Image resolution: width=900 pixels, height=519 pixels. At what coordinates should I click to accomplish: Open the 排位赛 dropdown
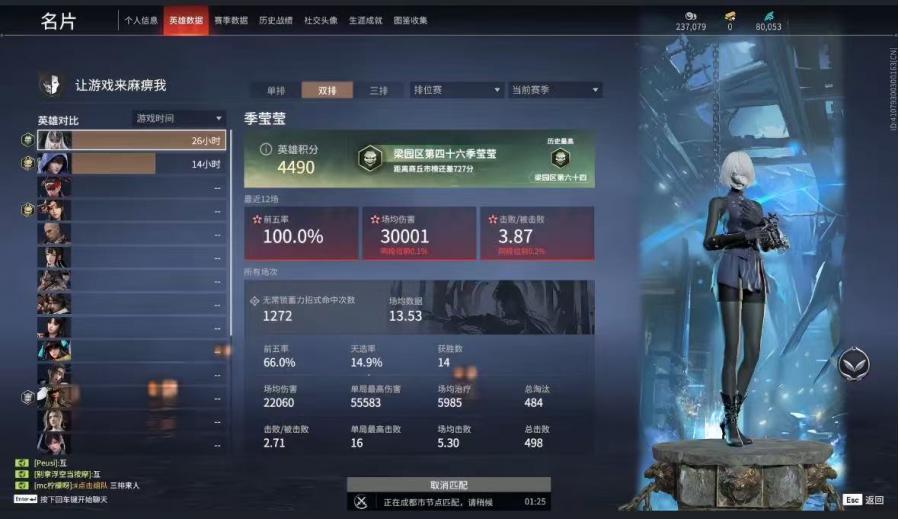(455, 90)
